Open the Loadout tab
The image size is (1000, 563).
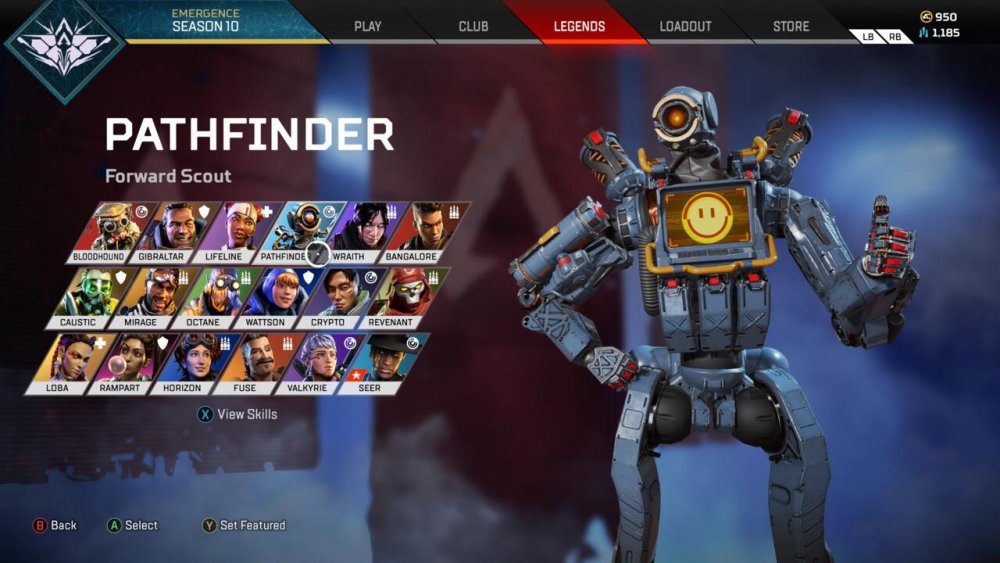tap(685, 26)
